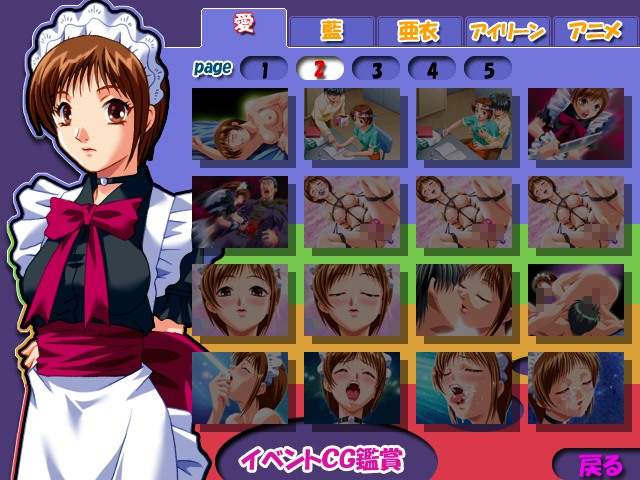Select the 愛 character tab

(x=243, y=26)
